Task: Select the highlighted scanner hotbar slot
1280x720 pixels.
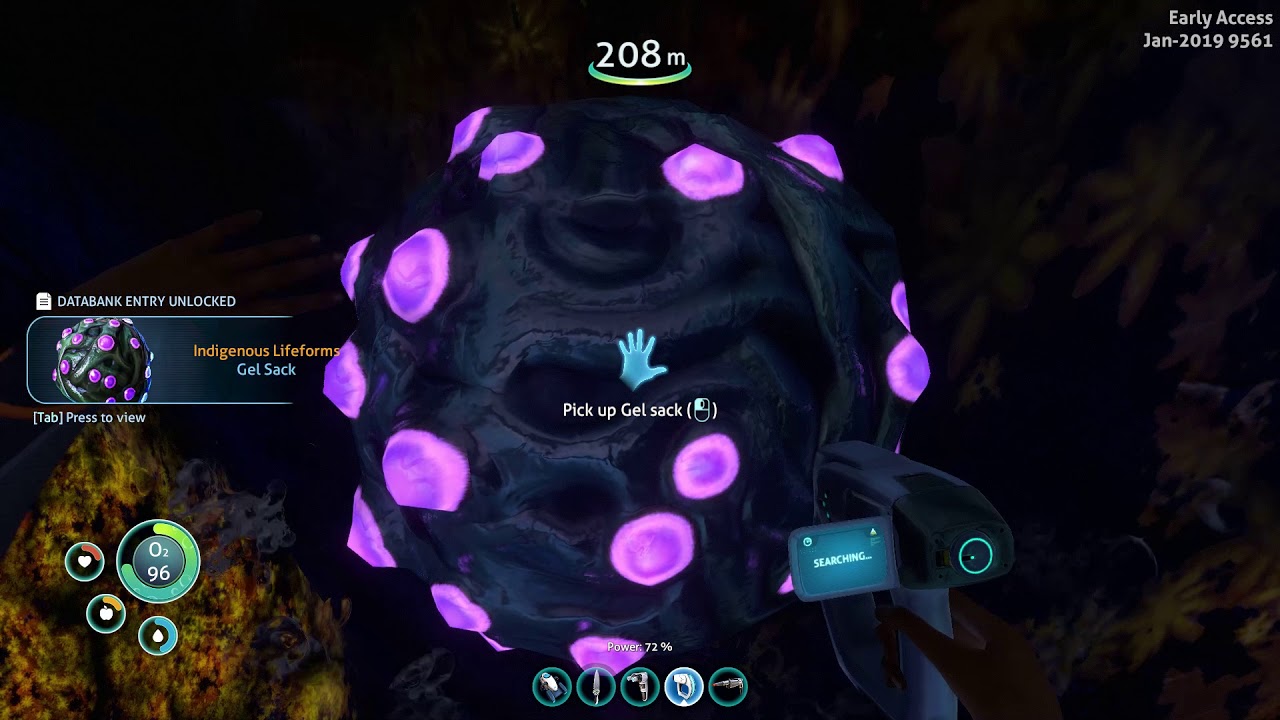Action: (x=684, y=687)
